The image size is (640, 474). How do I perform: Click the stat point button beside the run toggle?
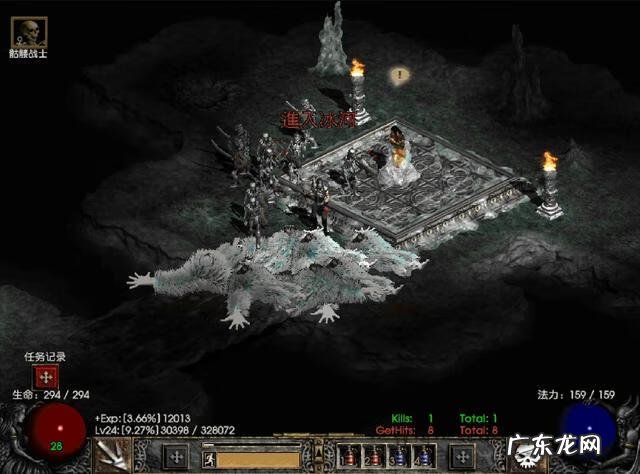[x=176, y=456]
